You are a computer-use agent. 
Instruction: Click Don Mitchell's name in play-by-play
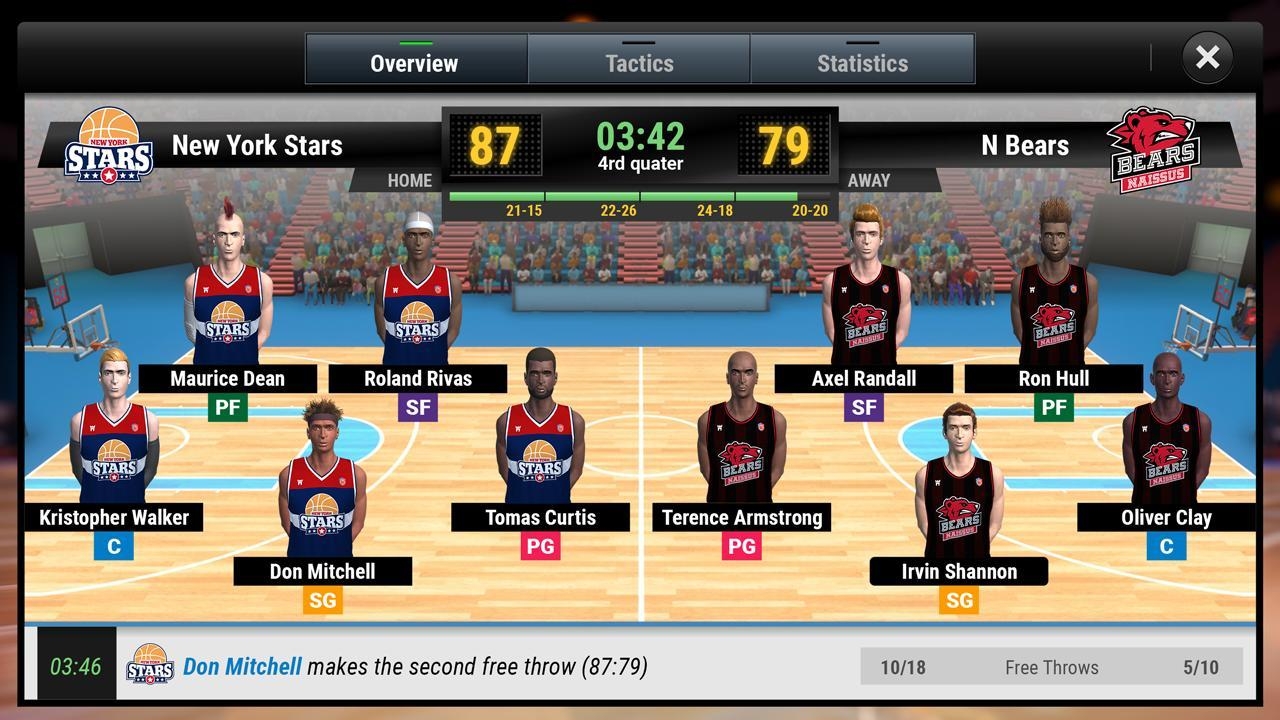(x=242, y=667)
